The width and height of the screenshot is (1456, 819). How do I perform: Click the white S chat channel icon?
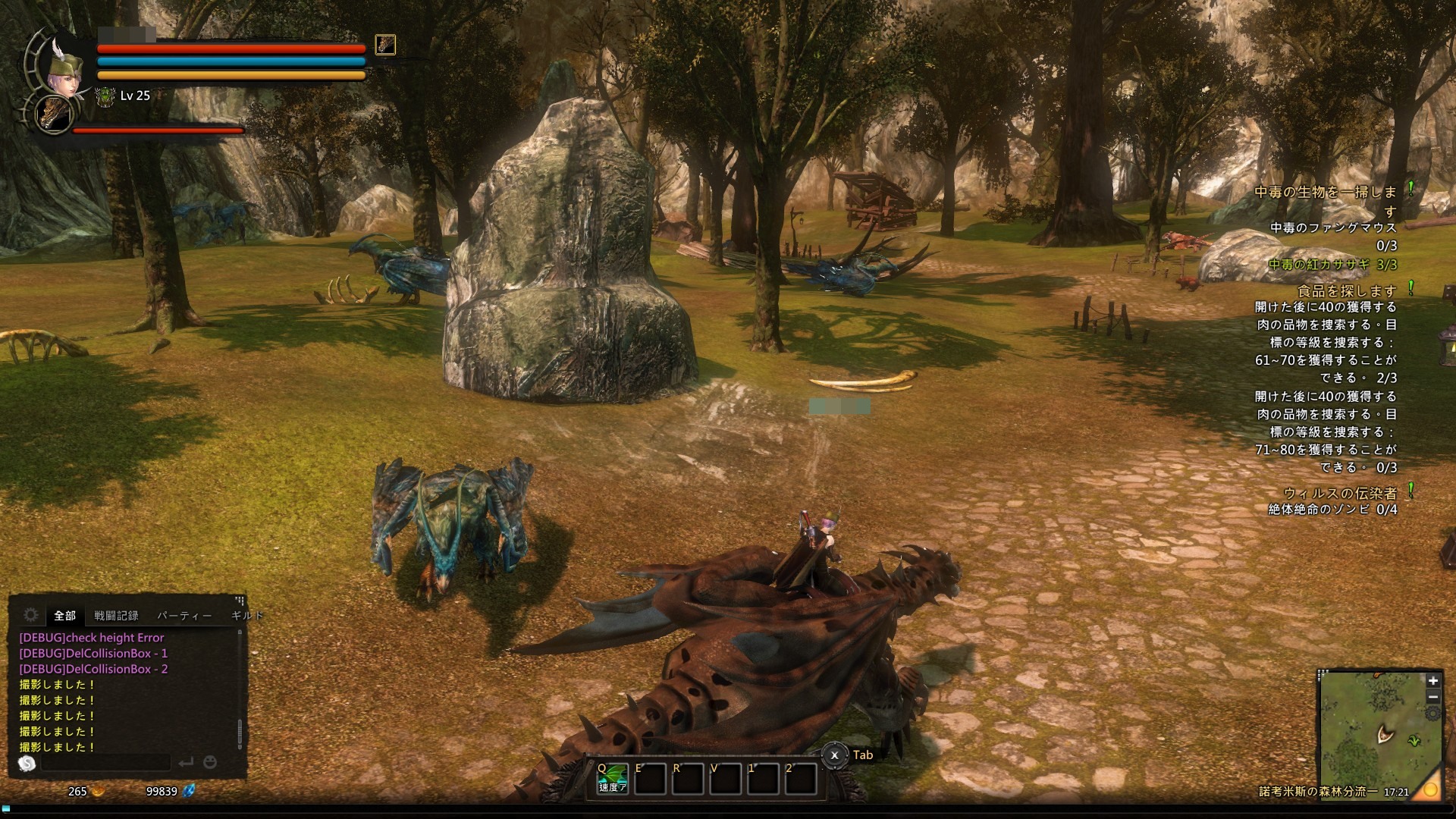27,764
